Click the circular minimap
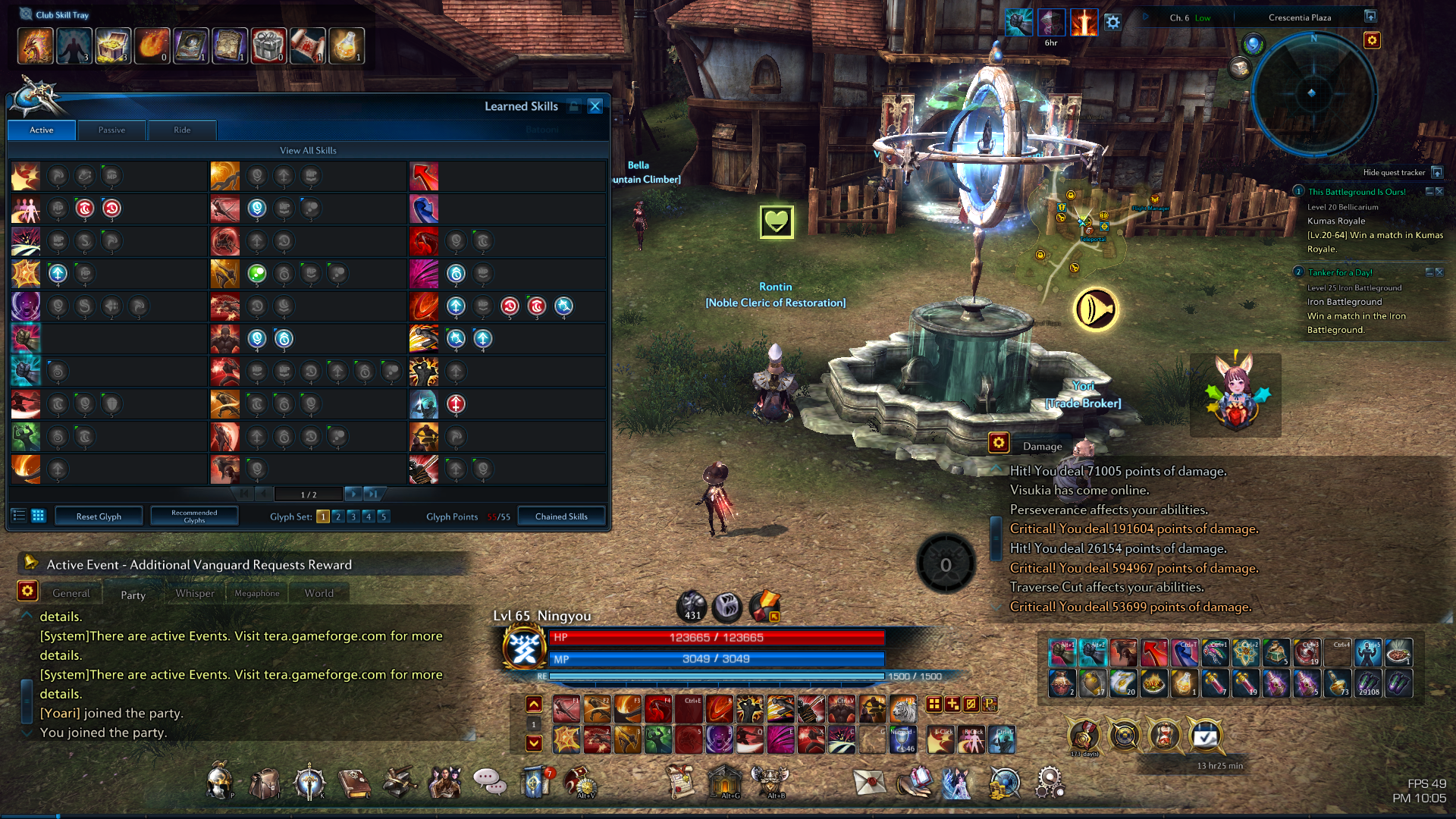Screen dimensions: 1456x819 (x=1313, y=94)
